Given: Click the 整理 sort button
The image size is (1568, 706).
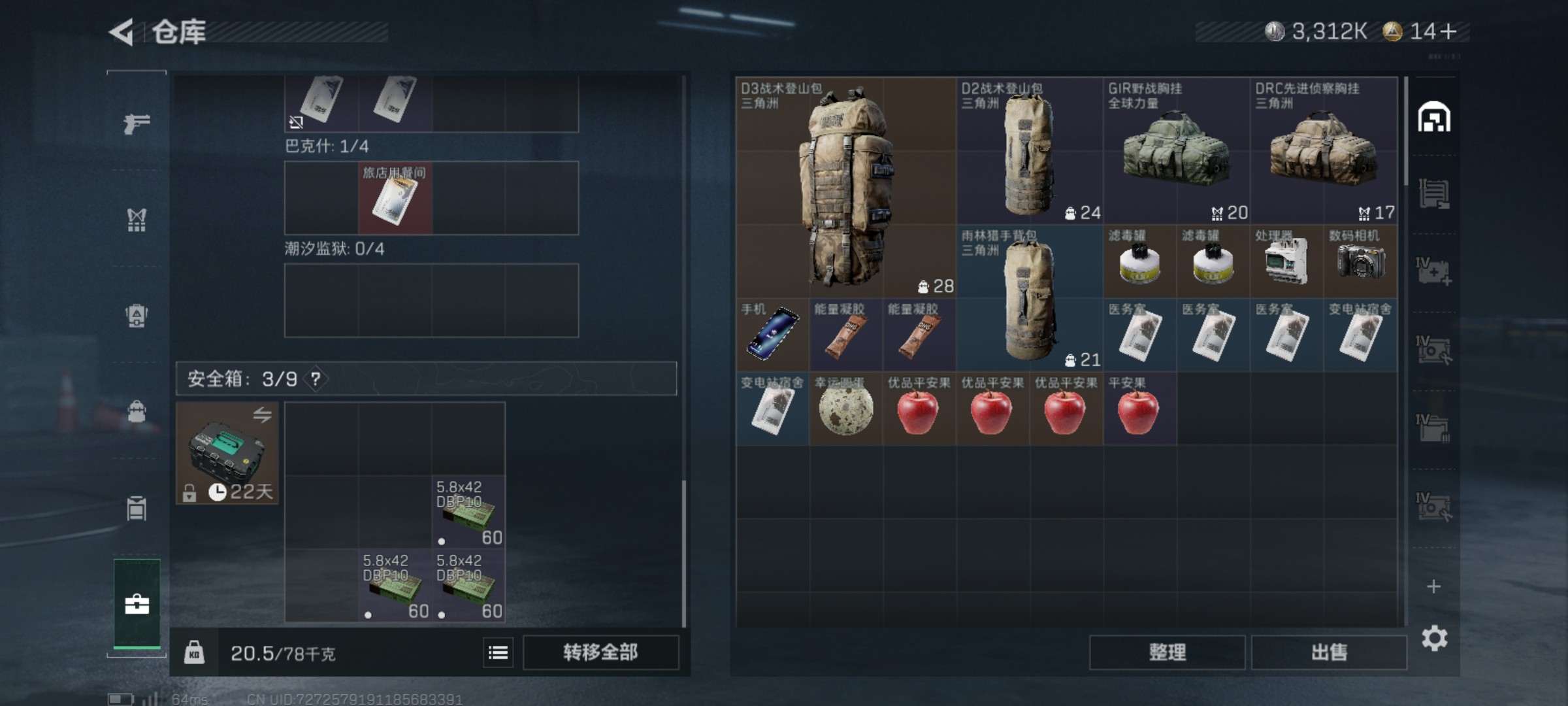Looking at the screenshot, I should pyautogui.click(x=1167, y=652).
